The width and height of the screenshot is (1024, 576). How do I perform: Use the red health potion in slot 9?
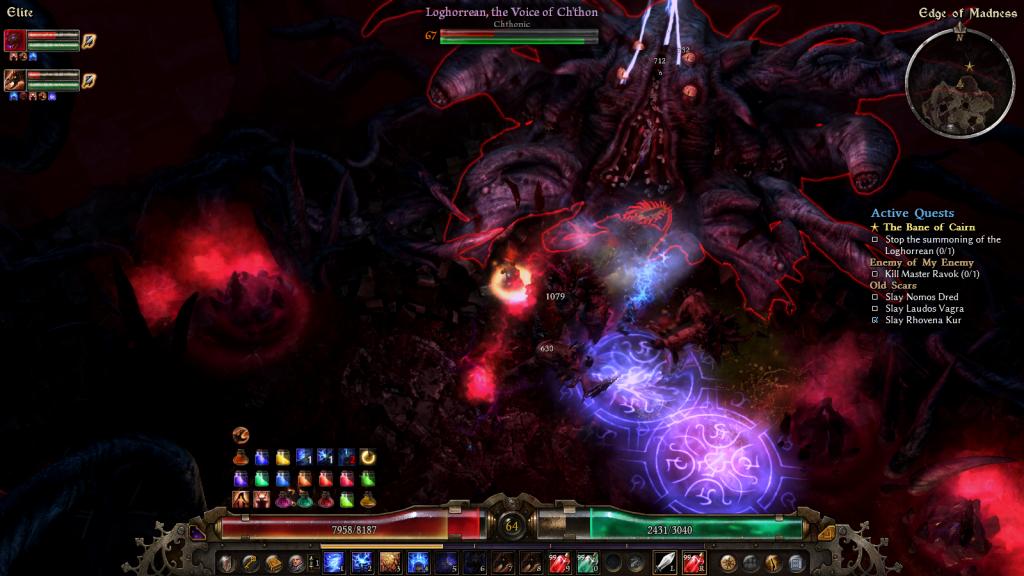560,562
